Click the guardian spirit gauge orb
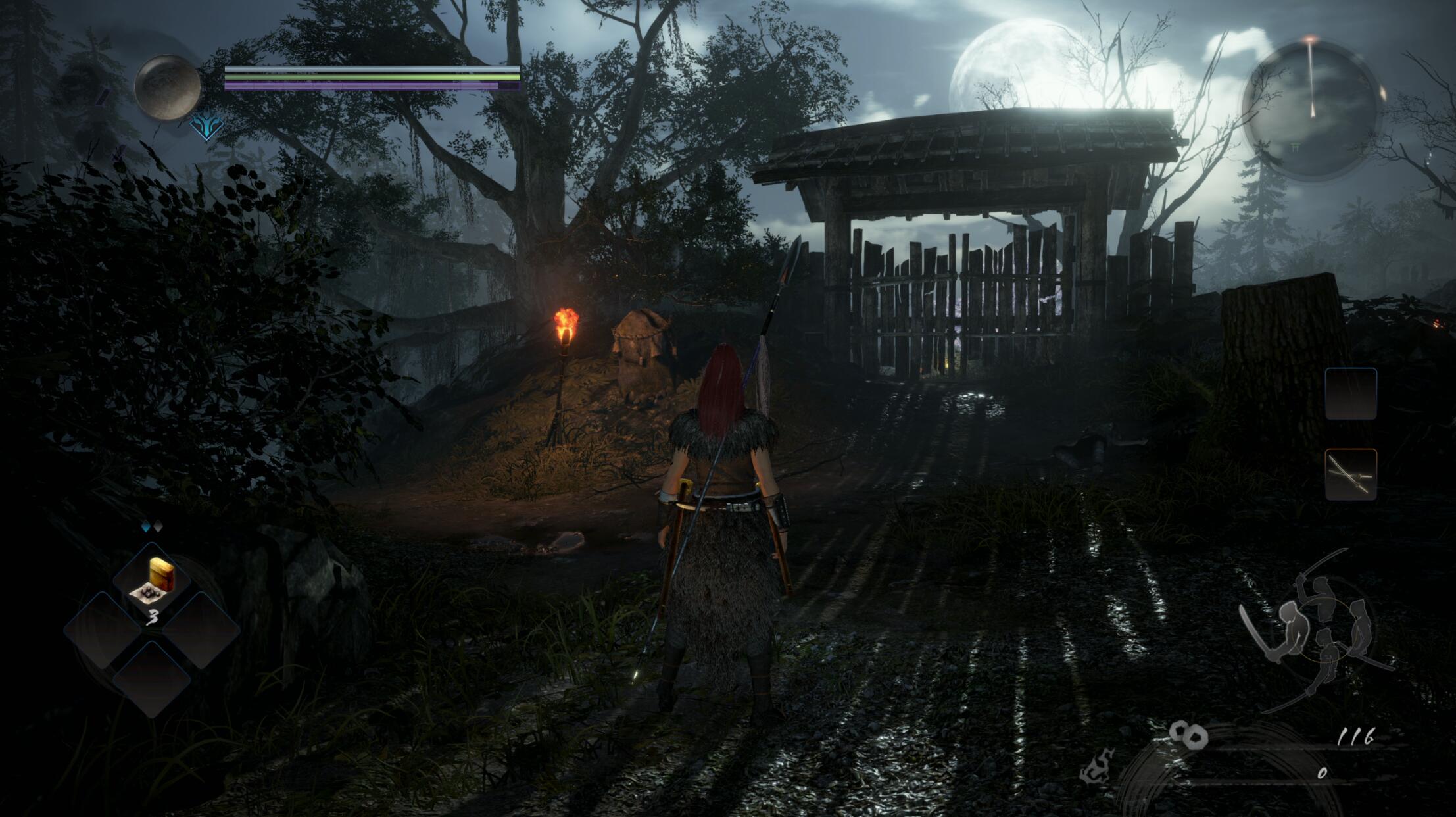1456x817 pixels. coord(167,87)
